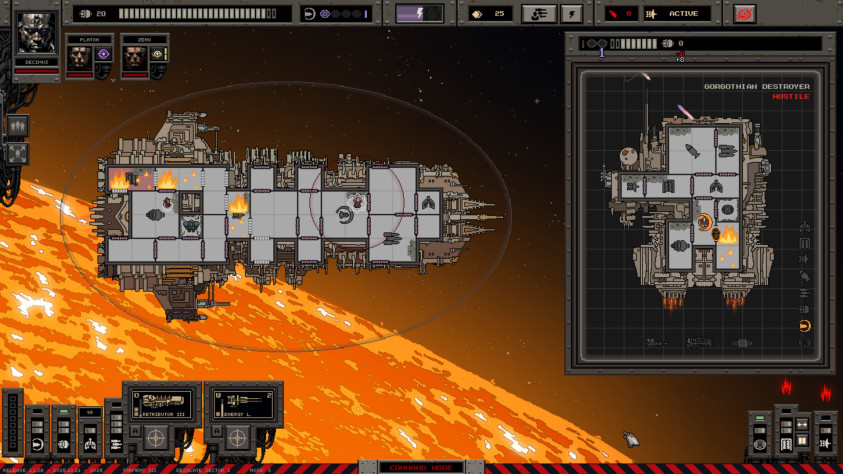Click the crew station button on the left edge
843x474 pixels.
point(17,127)
